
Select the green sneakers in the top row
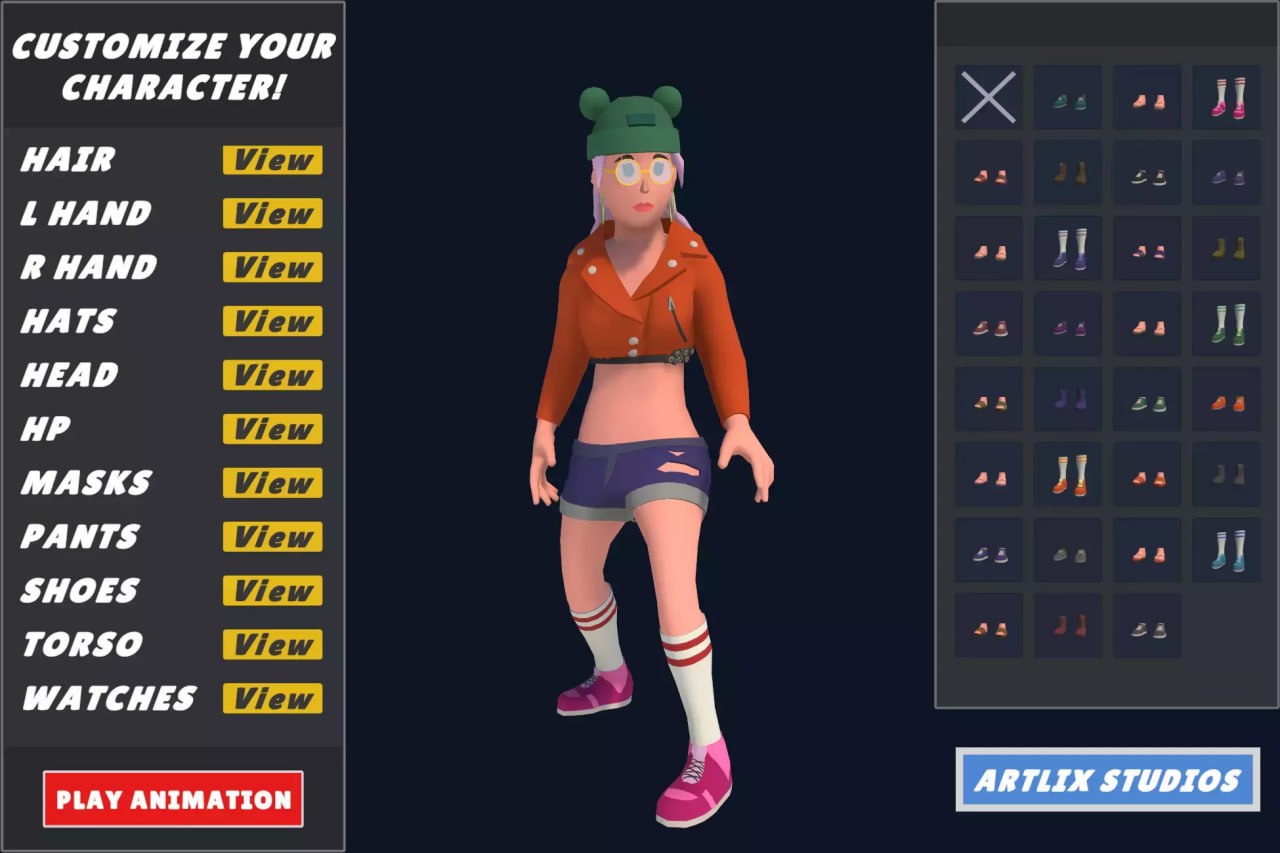pos(1068,98)
